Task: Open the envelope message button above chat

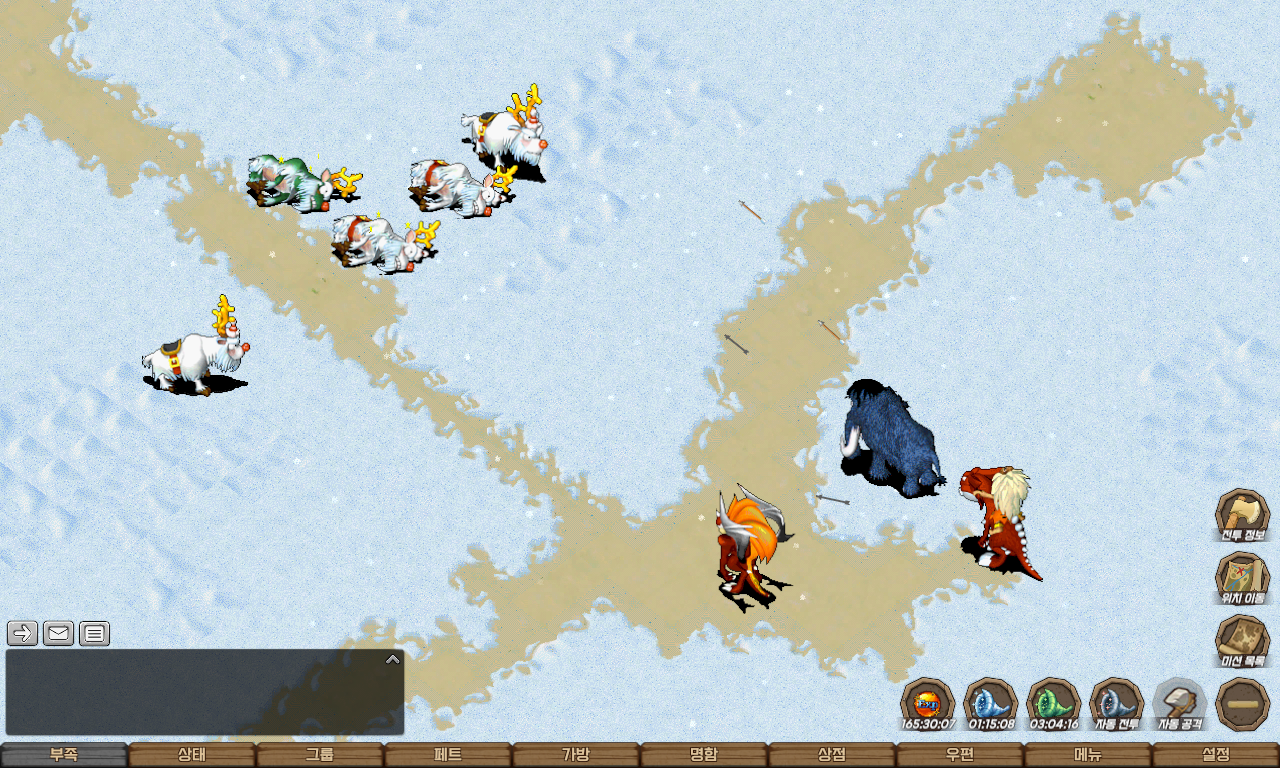Action: [59, 633]
